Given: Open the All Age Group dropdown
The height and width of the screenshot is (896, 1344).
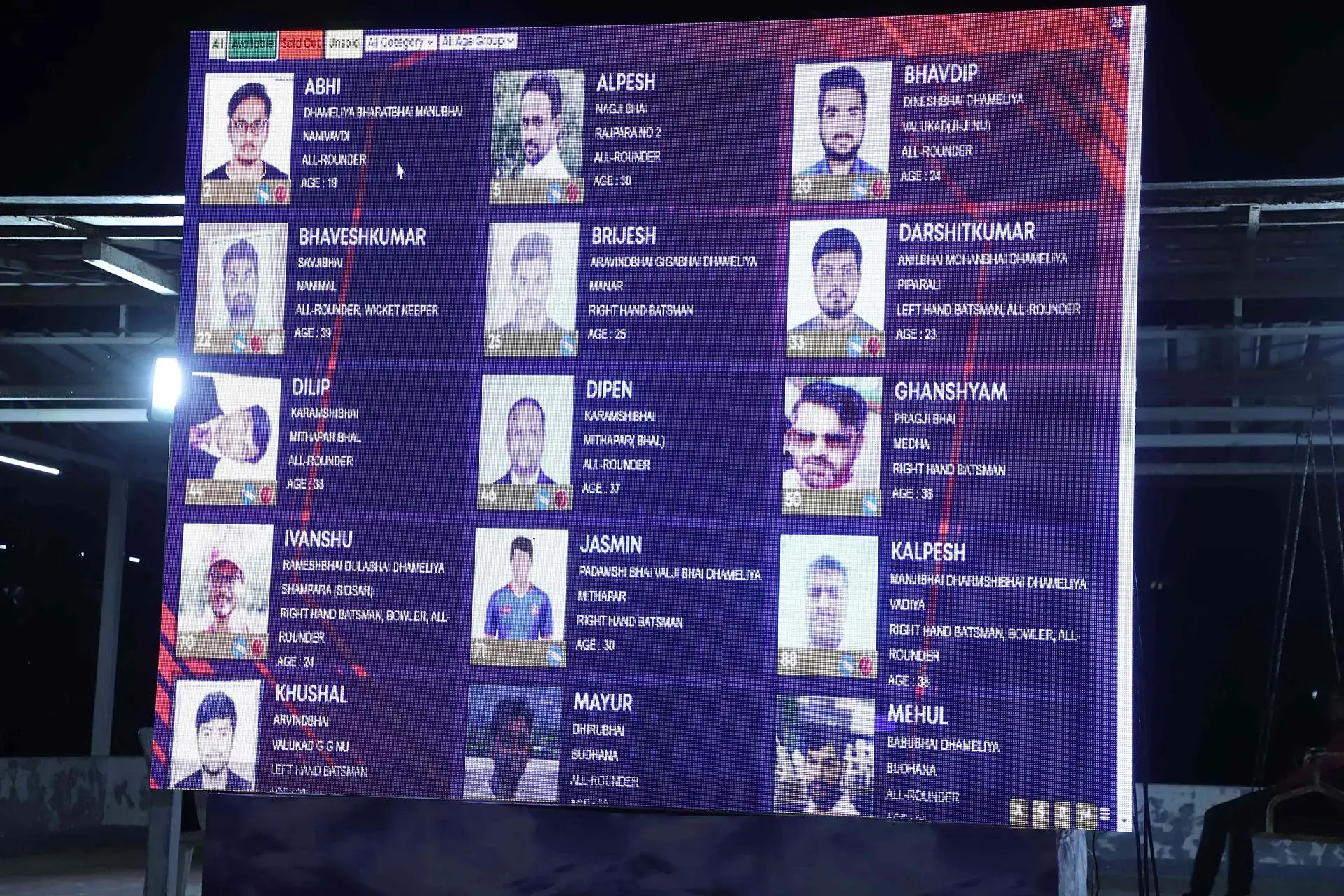Looking at the screenshot, I should click(478, 41).
